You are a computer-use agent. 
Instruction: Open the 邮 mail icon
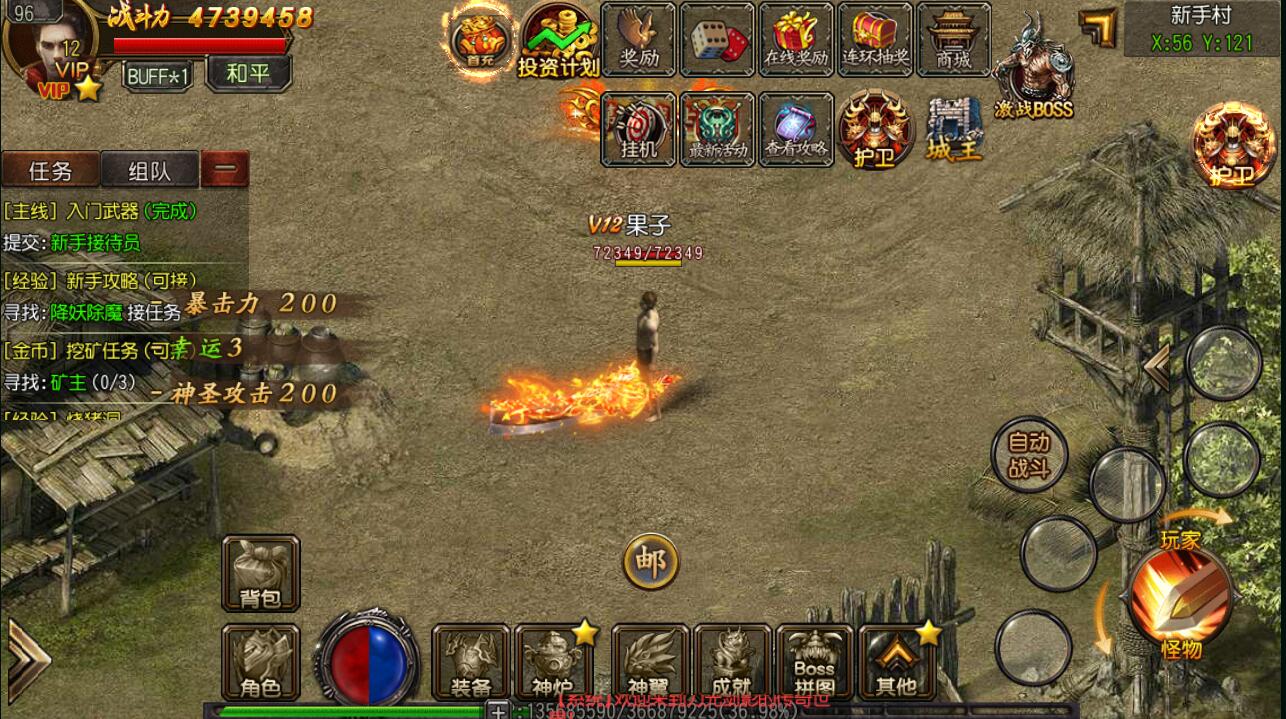pos(651,562)
